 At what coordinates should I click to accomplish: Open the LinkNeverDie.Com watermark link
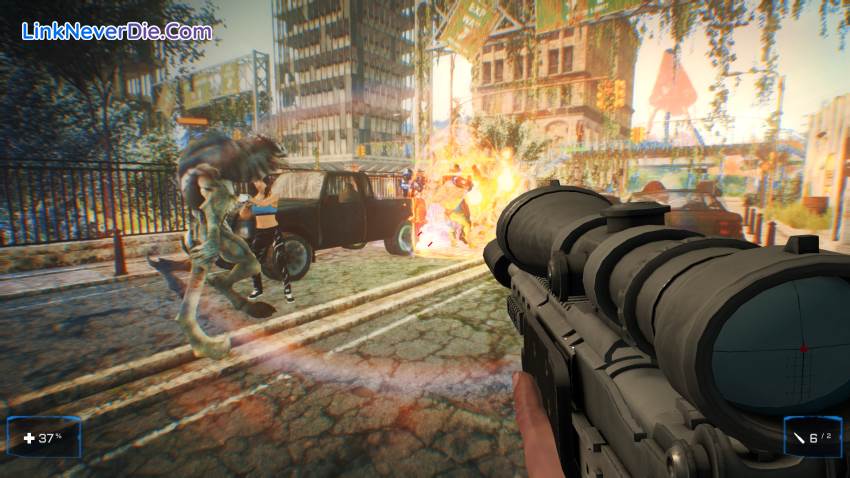pos(117,31)
